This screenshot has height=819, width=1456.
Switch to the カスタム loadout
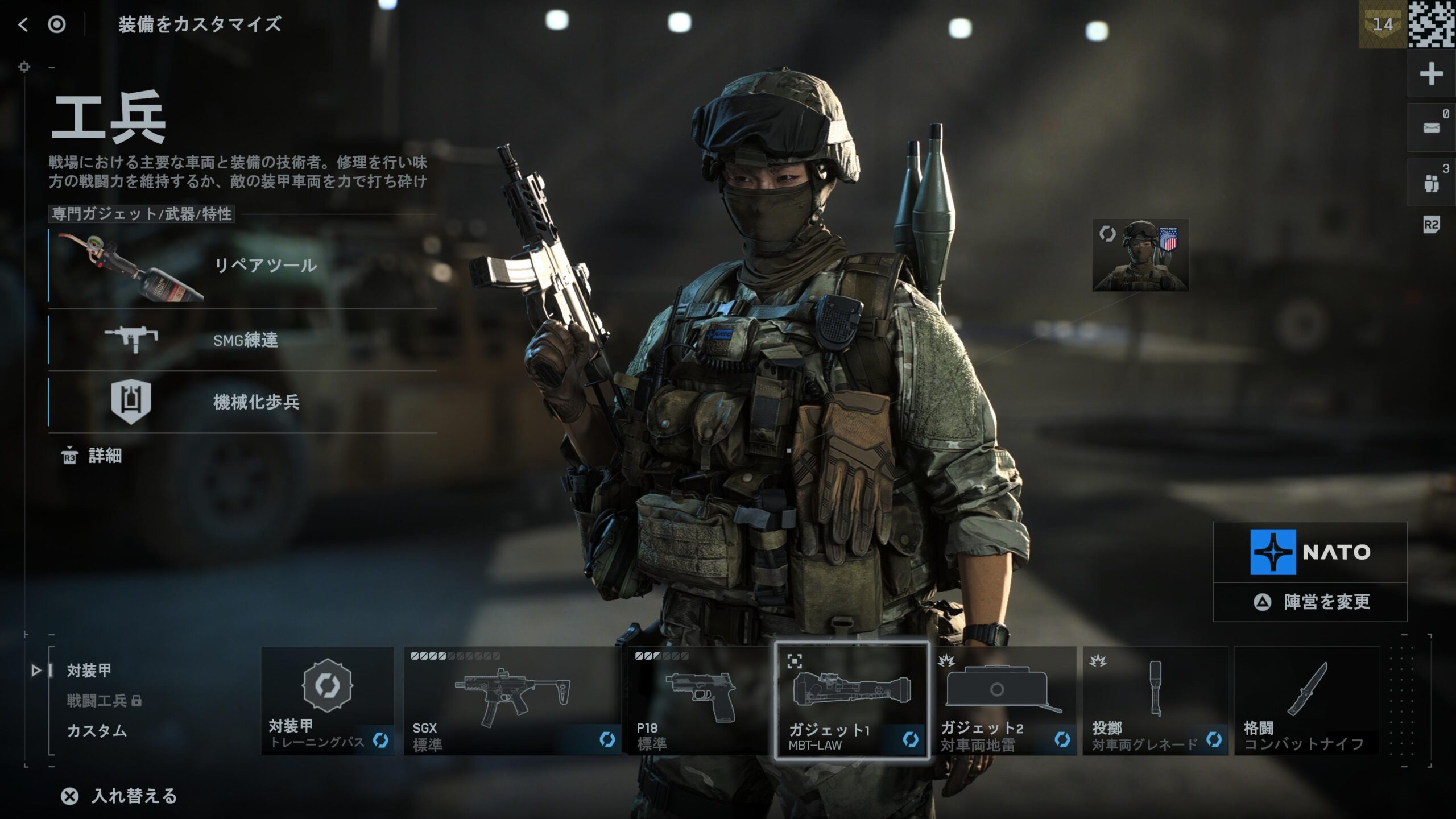coord(97,731)
